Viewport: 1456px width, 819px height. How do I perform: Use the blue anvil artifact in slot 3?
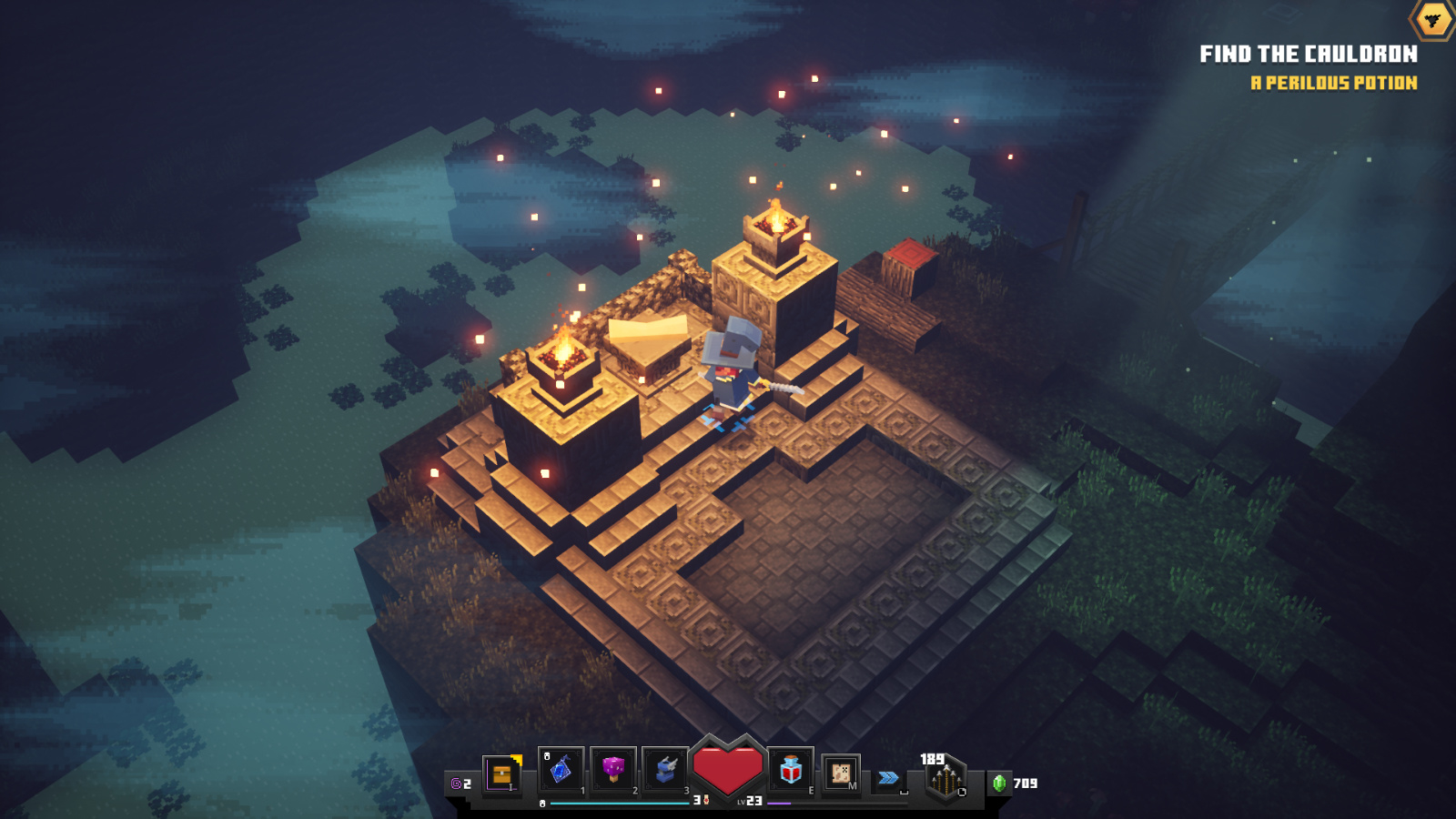pyautogui.click(x=665, y=770)
